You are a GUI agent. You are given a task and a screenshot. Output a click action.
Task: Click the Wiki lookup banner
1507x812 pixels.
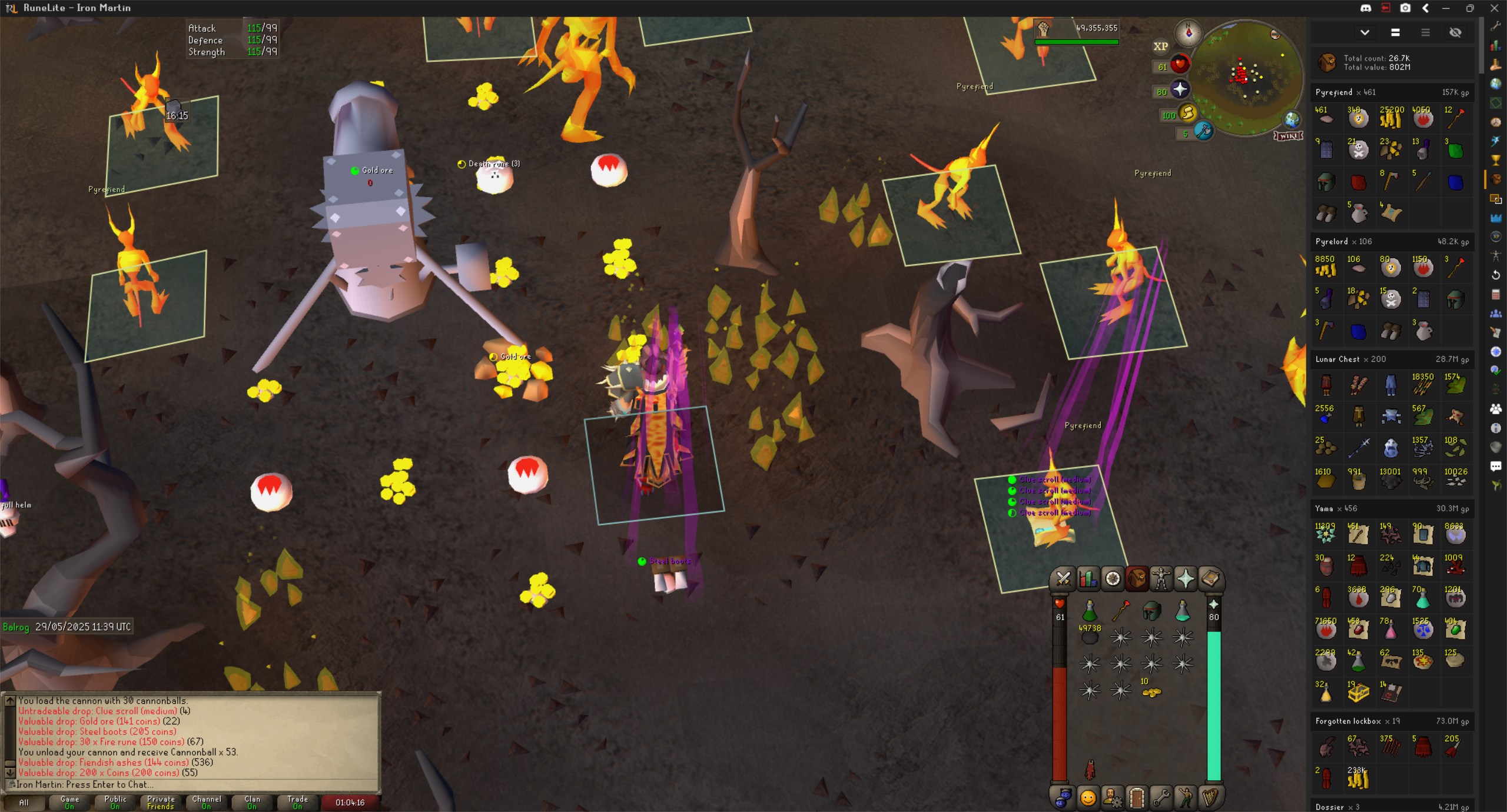[1288, 136]
